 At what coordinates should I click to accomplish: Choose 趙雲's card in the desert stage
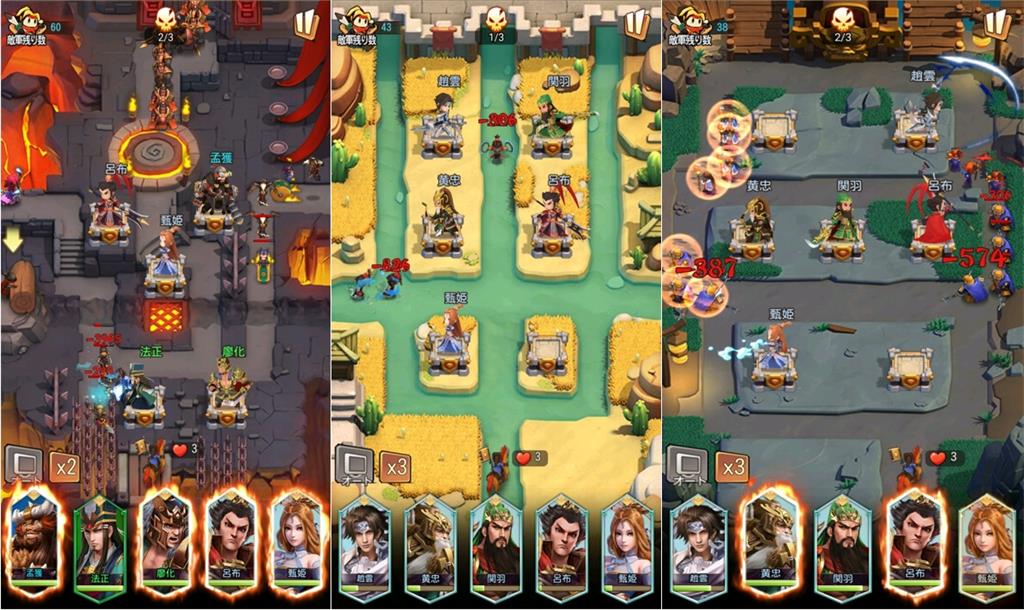pyautogui.click(x=364, y=545)
